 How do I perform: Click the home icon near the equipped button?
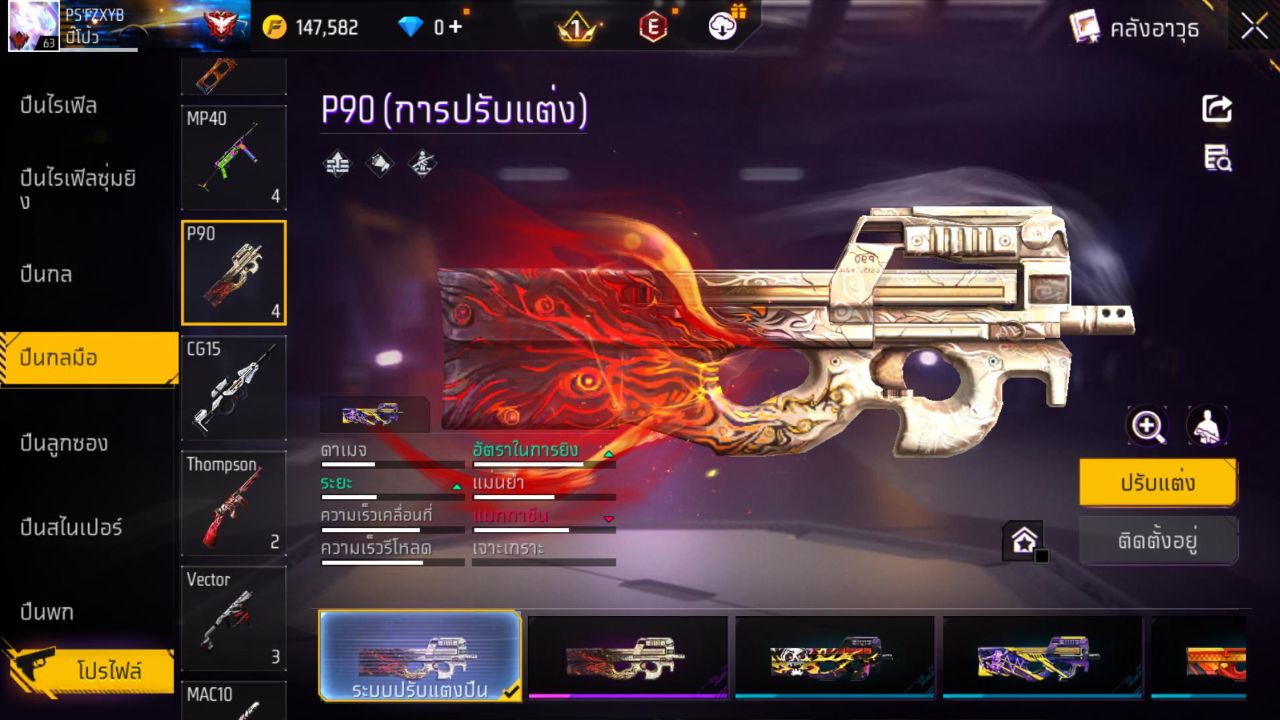(1022, 539)
